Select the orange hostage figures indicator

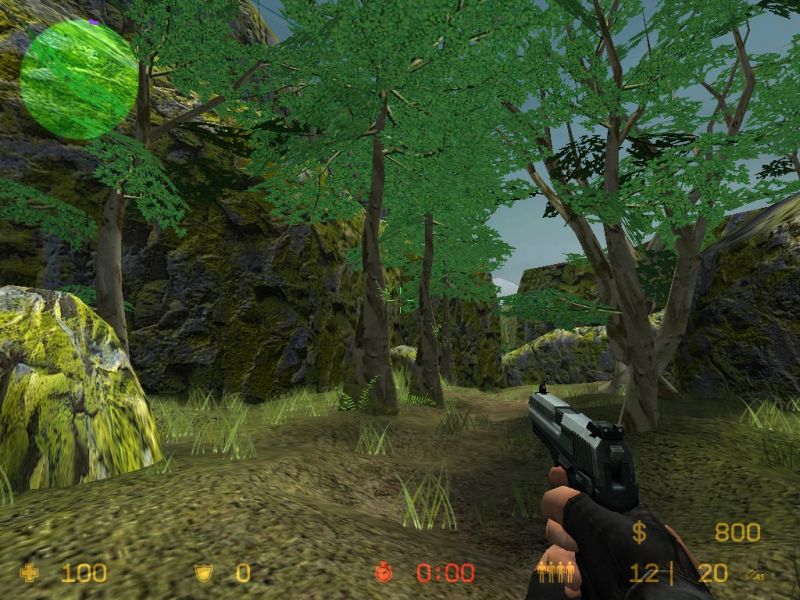coord(555,573)
